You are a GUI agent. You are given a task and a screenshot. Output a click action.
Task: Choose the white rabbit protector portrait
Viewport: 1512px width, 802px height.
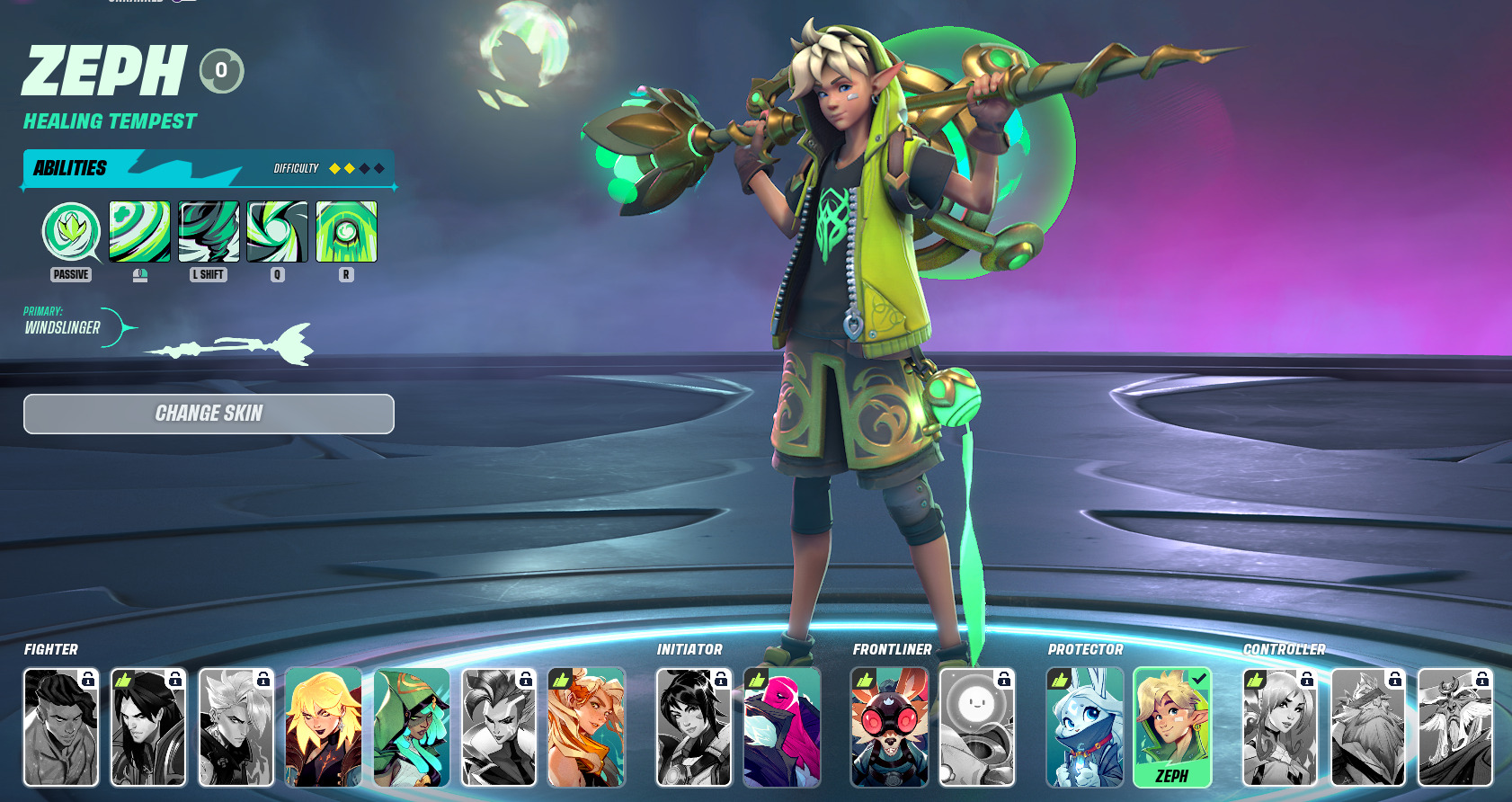tap(1085, 726)
